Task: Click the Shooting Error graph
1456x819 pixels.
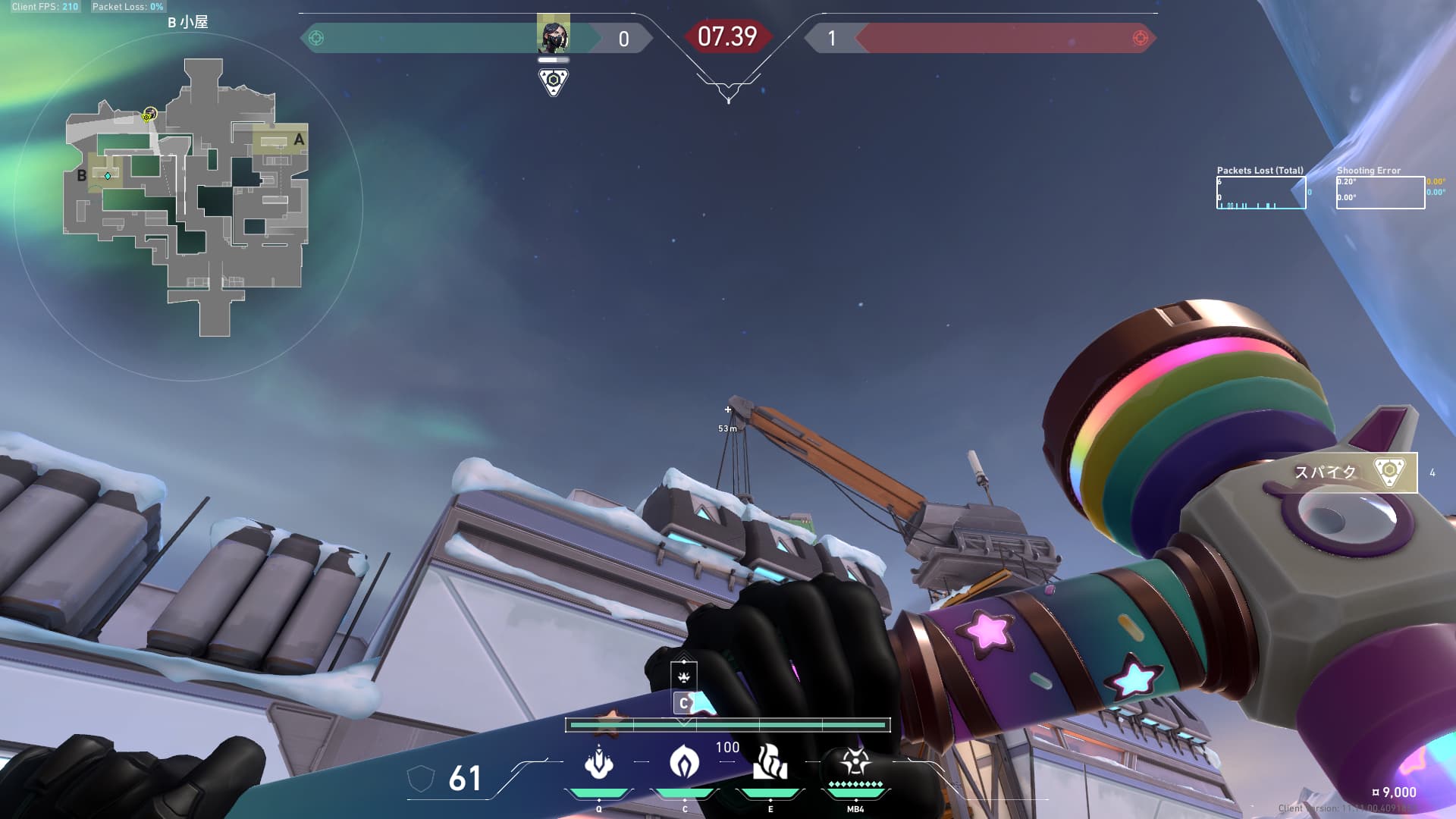Action: click(1379, 193)
